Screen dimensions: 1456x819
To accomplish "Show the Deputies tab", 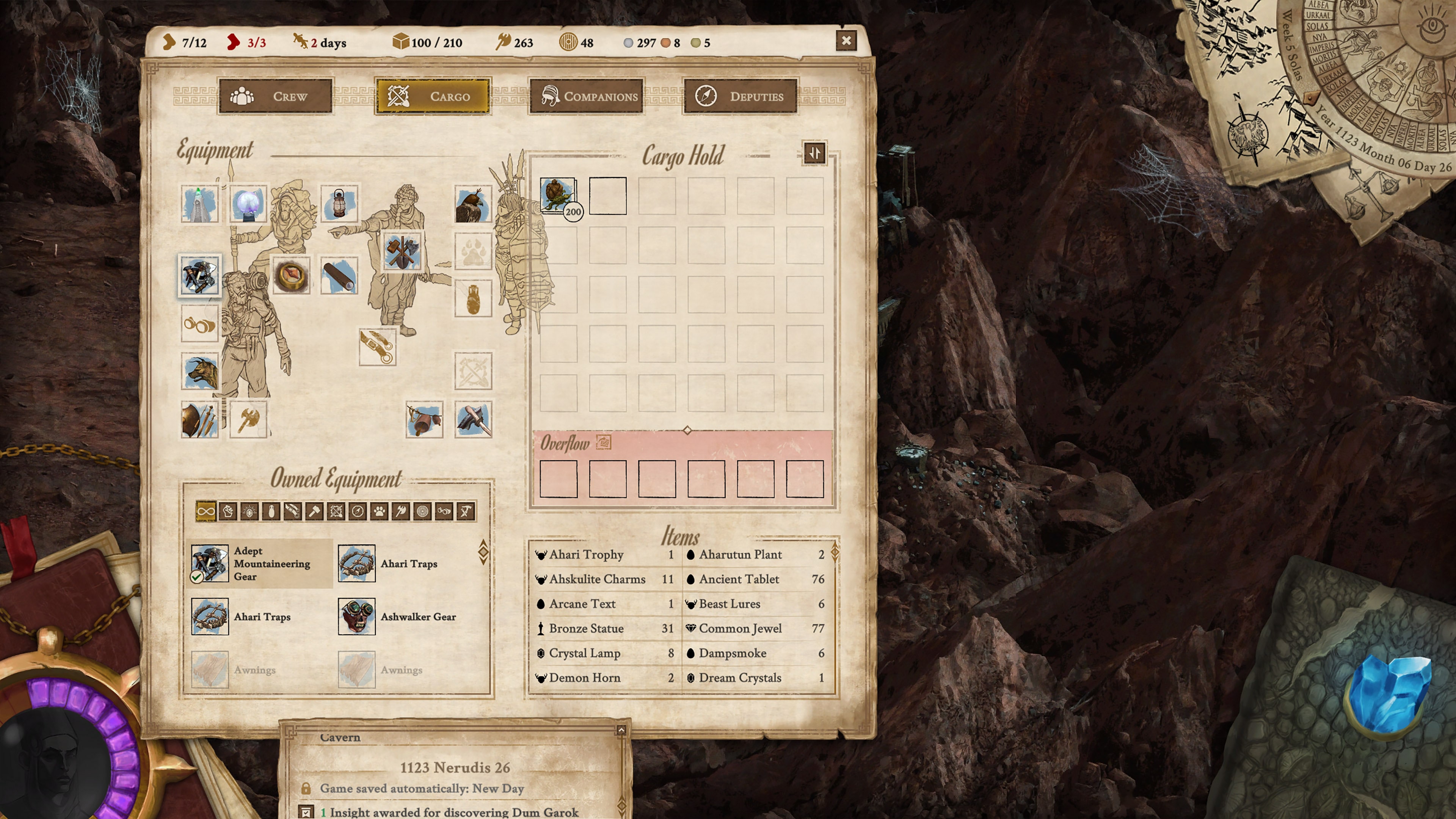I will pos(740,97).
